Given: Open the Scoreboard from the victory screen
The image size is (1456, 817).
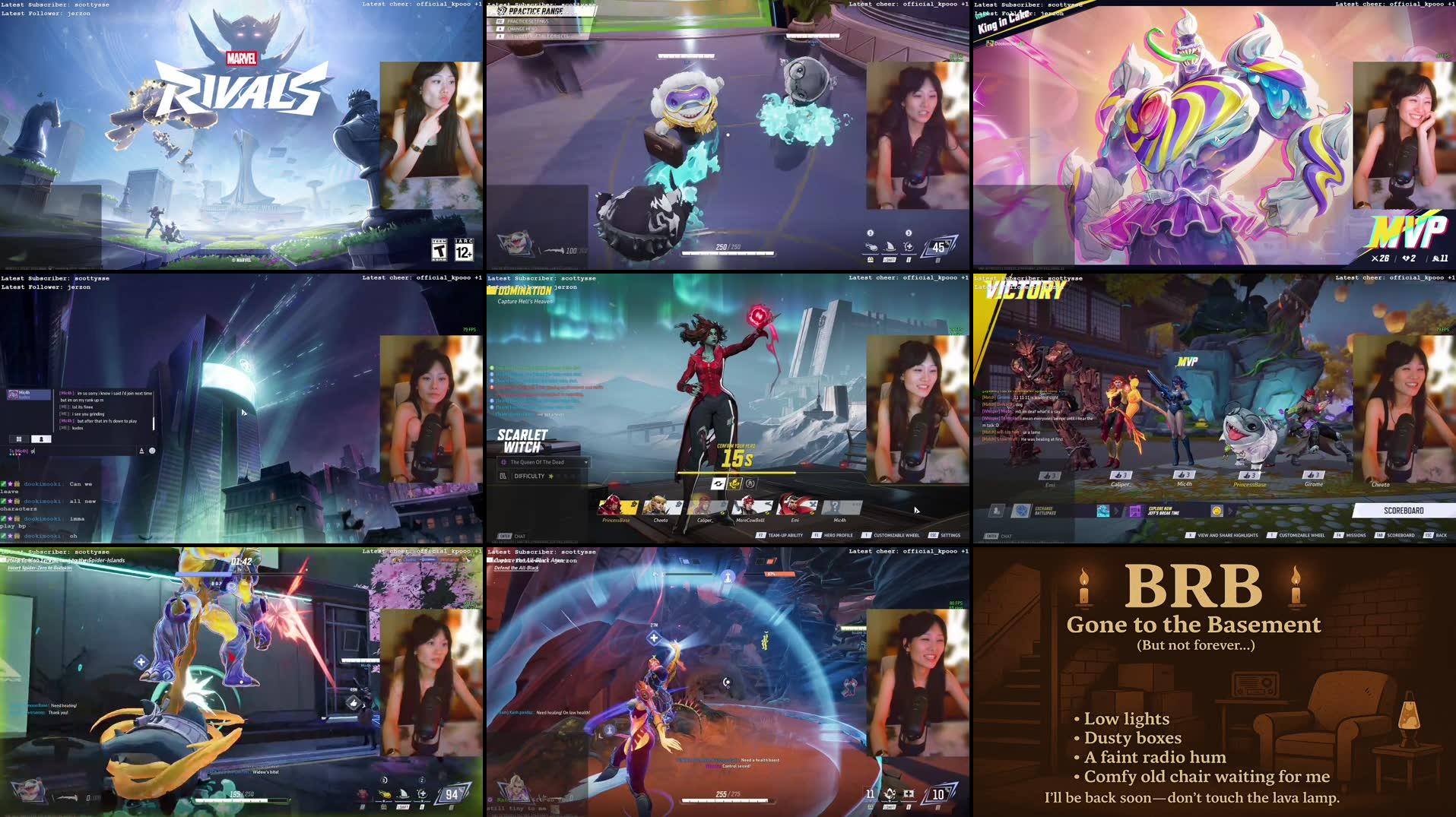Looking at the screenshot, I should (1402, 511).
